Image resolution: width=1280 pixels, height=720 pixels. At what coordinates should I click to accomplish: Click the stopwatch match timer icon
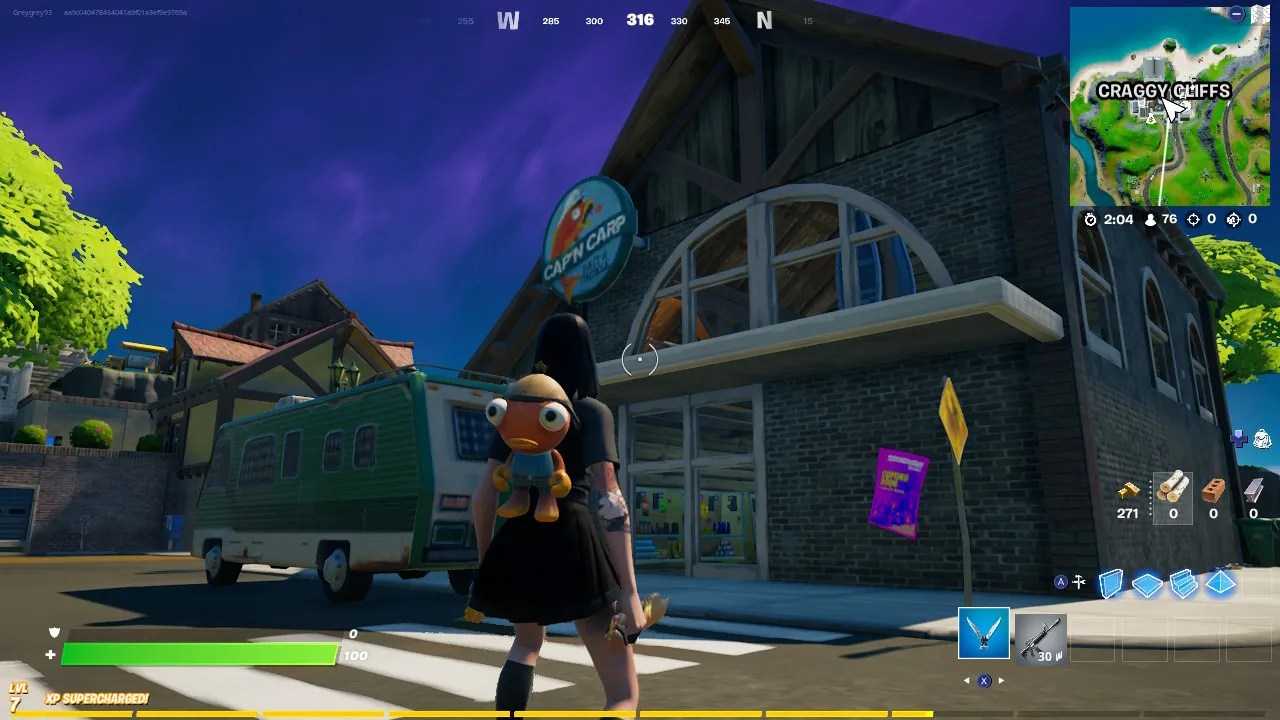point(1090,219)
